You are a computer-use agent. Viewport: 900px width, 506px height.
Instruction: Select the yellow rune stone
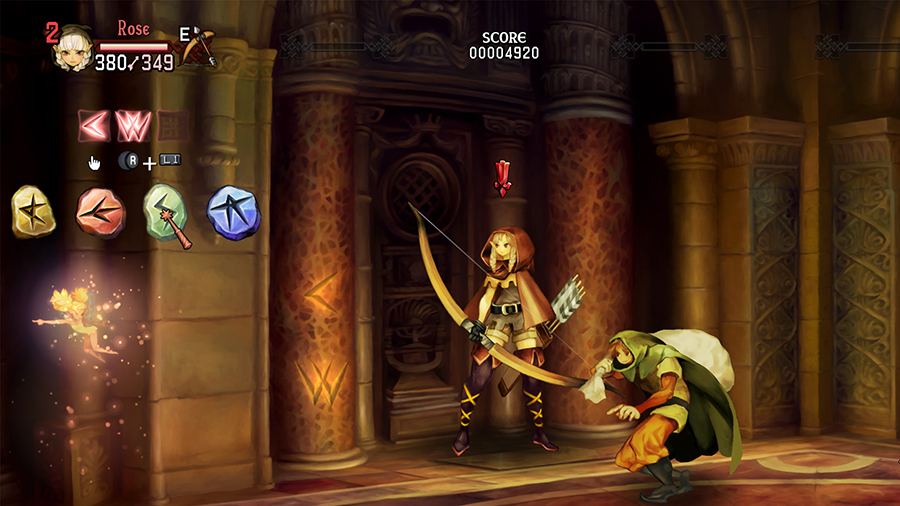pyautogui.click(x=33, y=211)
